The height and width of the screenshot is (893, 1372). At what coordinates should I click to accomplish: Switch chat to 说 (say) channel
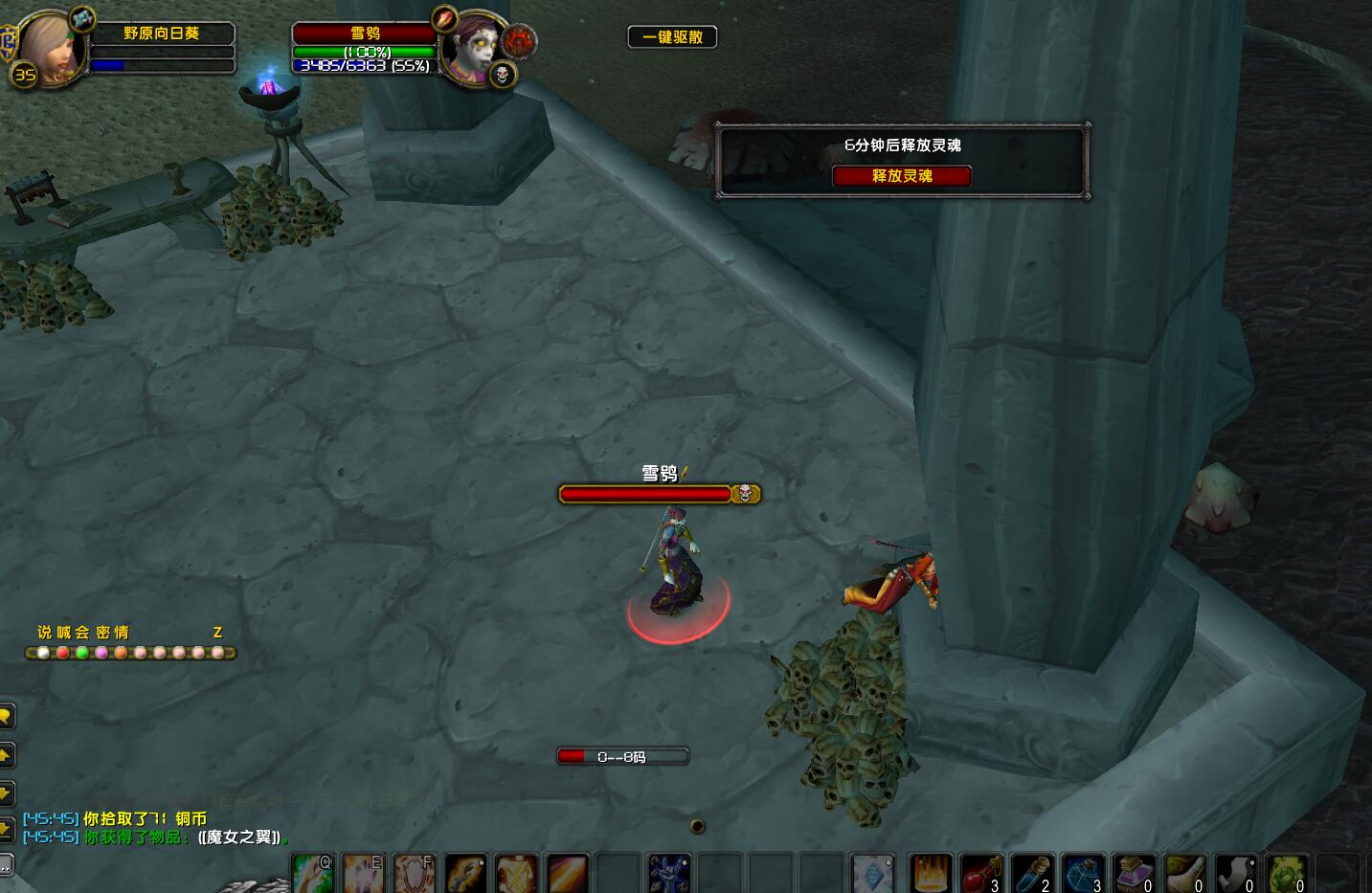pos(44,633)
